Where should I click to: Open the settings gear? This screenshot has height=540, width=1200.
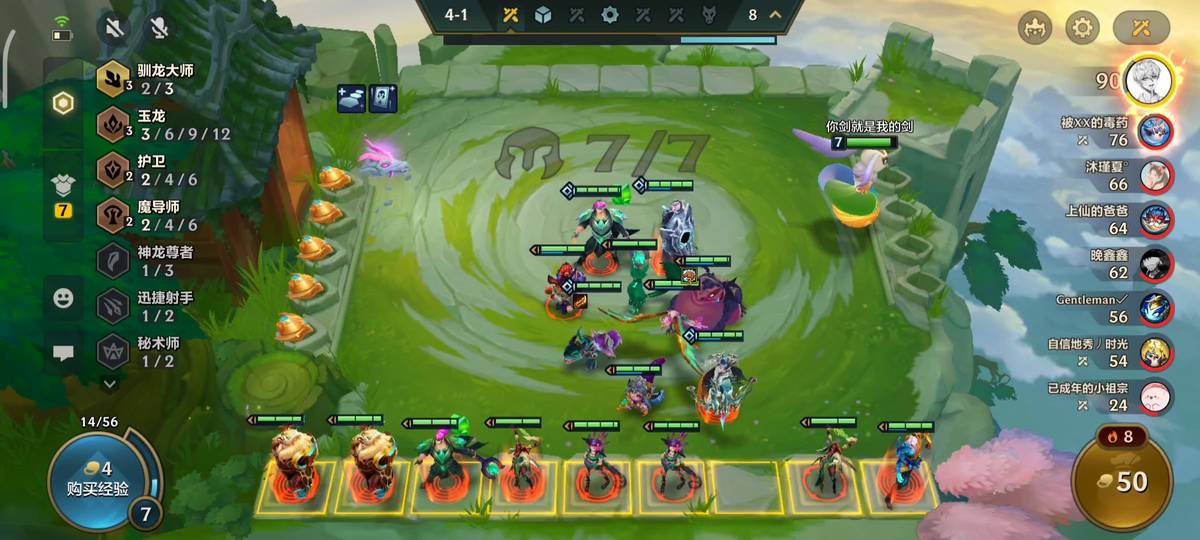click(x=1083, y=27)
